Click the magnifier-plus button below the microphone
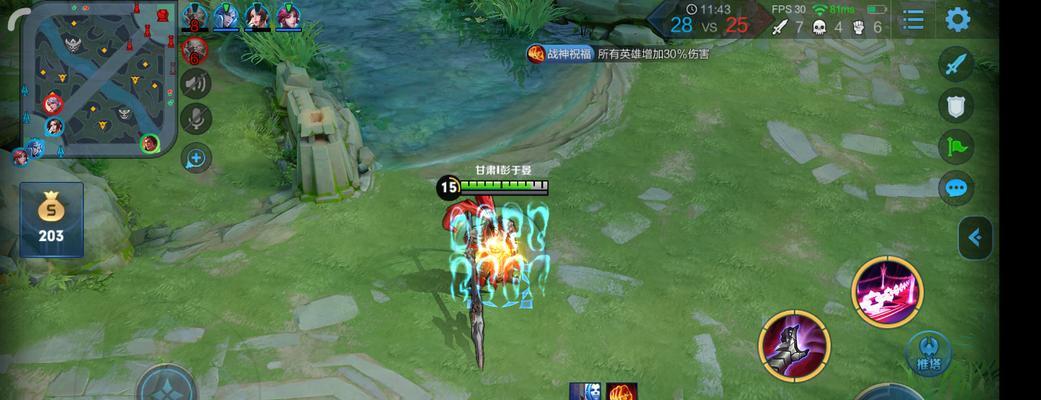The image size is (1041, 400). (x=196, y=157)
